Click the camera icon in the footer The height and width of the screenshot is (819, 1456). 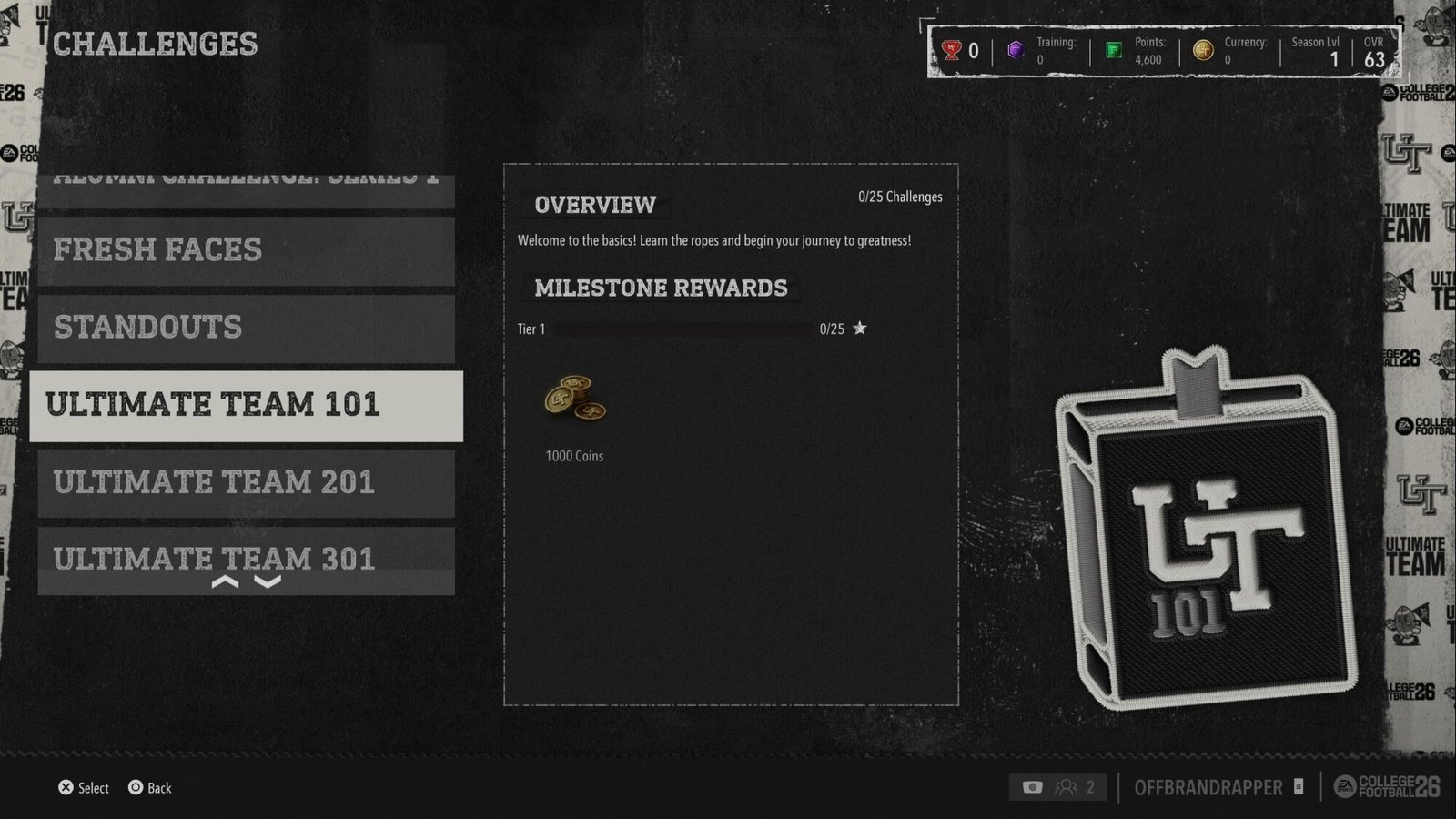click(1032, 787)
